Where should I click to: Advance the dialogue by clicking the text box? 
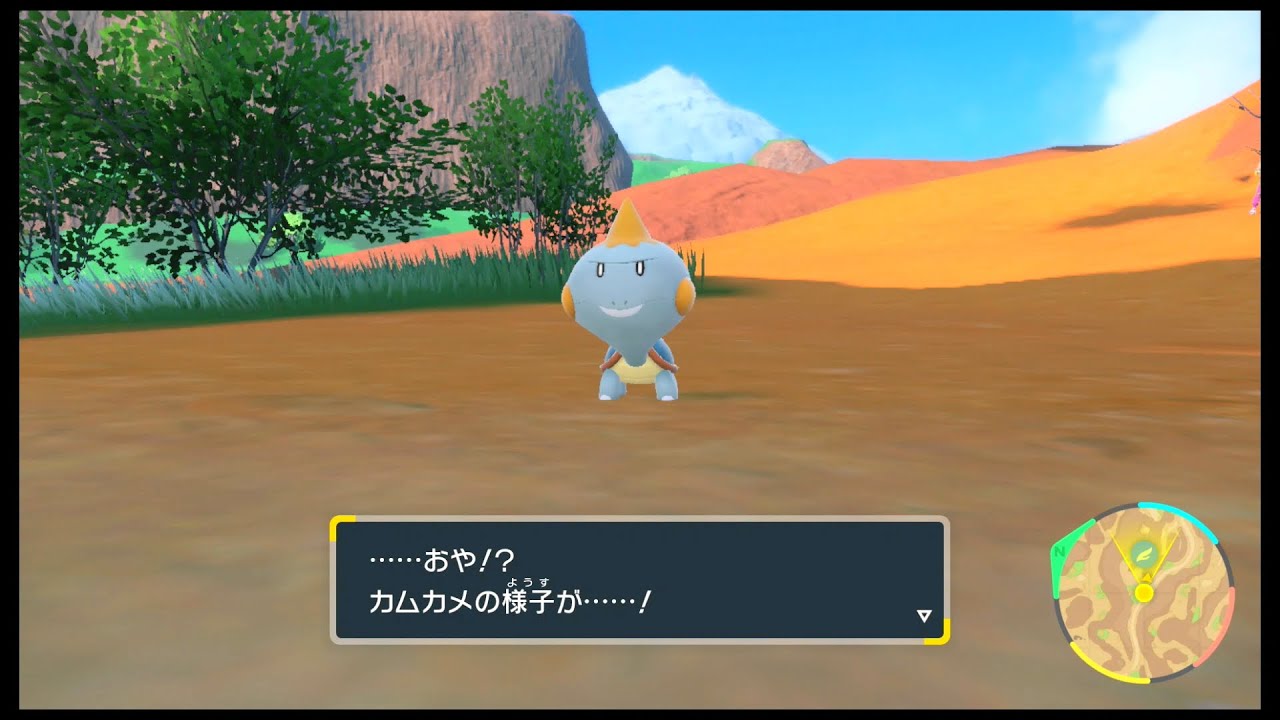point(640,580)
